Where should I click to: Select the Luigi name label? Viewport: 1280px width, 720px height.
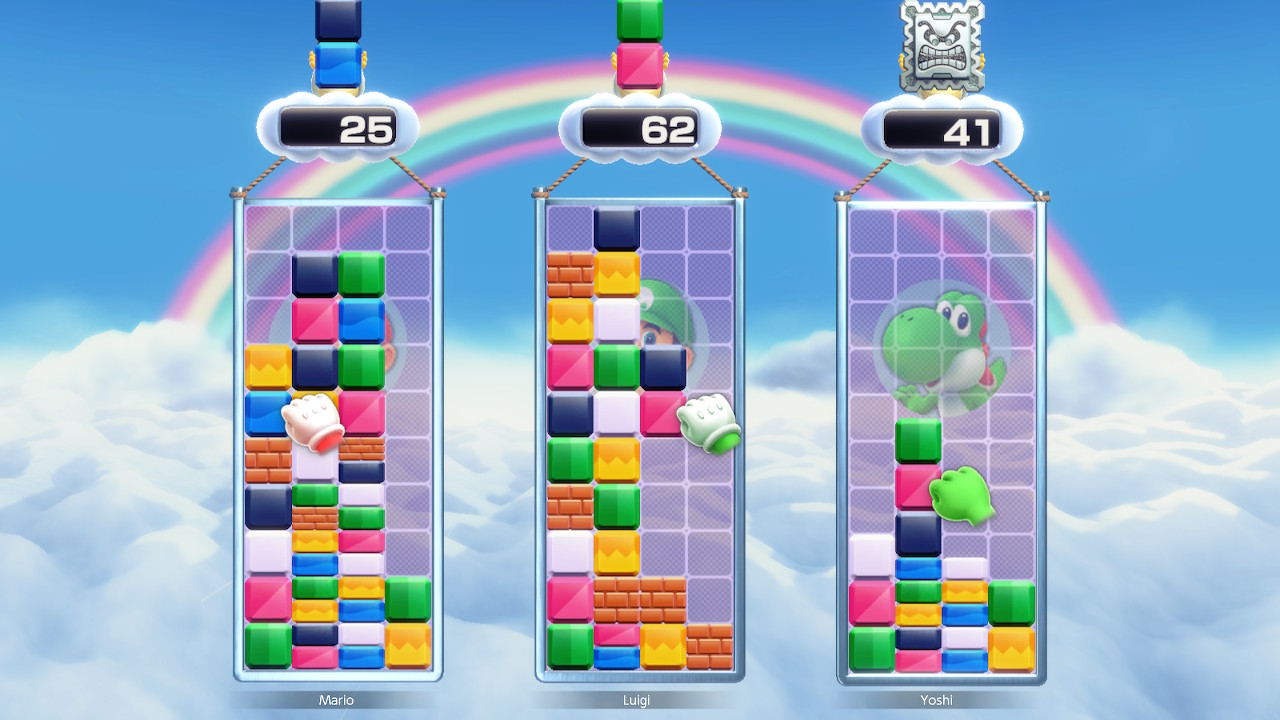637,701
